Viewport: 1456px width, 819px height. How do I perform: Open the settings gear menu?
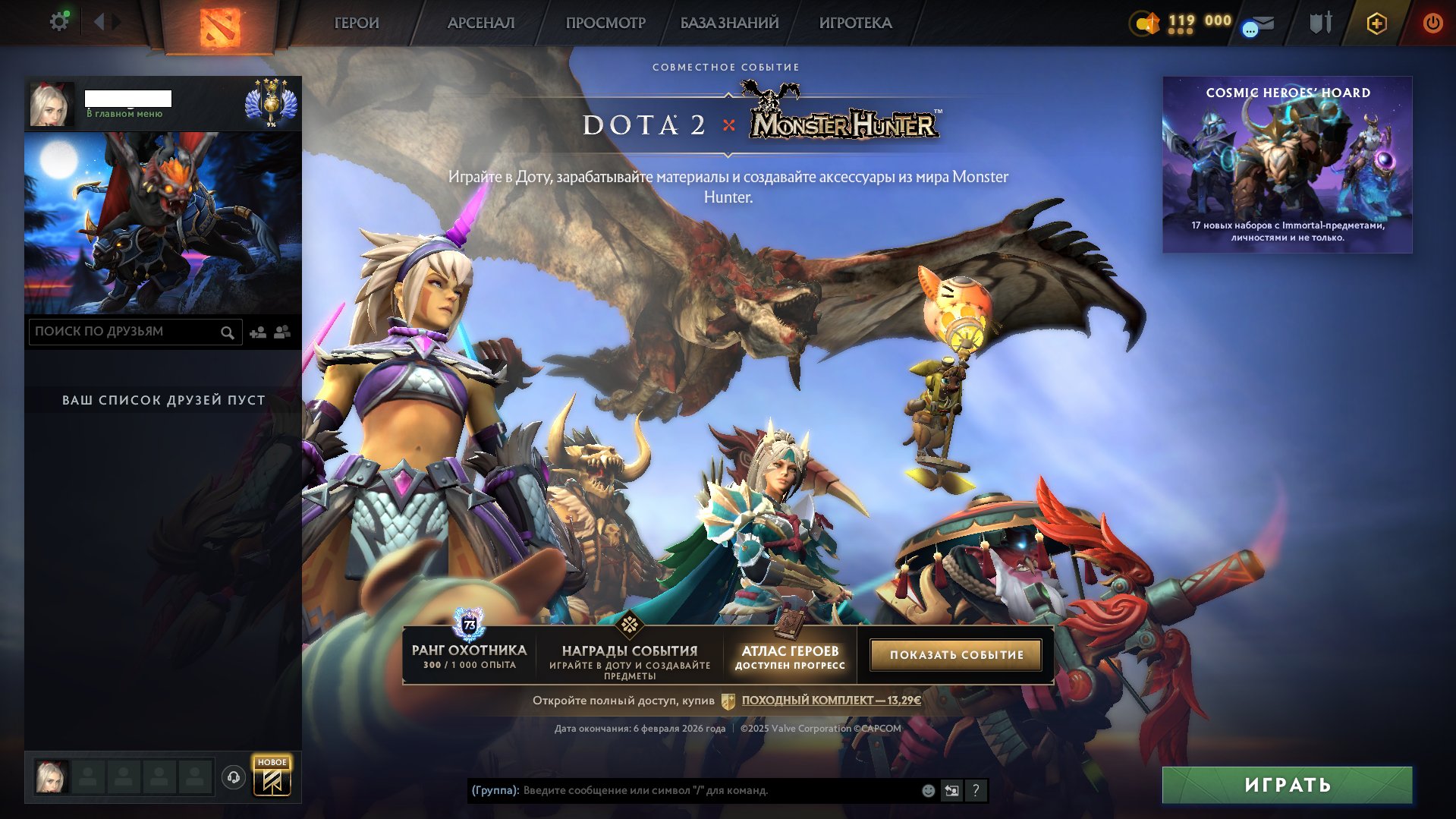(x=59, y=20)
